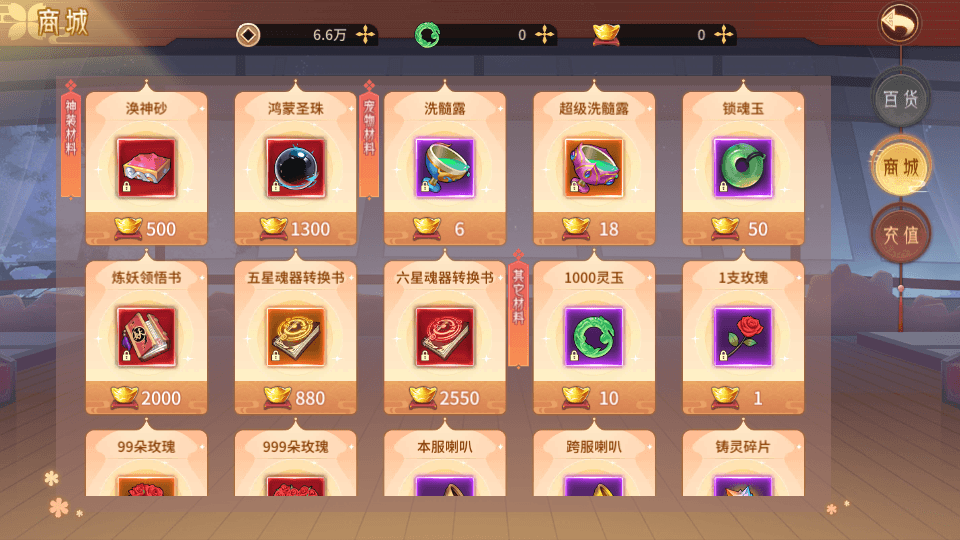The image size is (960, 540).
Task: Open the 充值 recharge tab
Action: [x=900, y=236]
